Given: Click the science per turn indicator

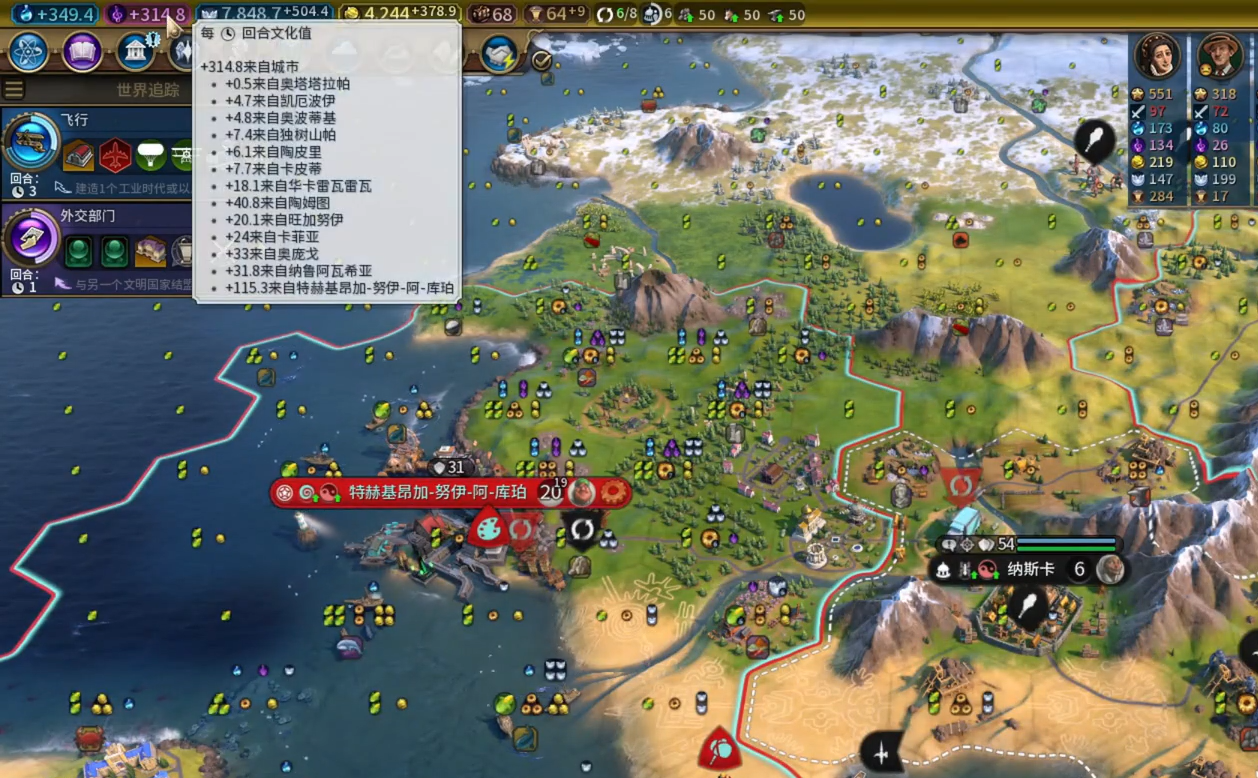Looking at the screenshot, I should [55, 14].
